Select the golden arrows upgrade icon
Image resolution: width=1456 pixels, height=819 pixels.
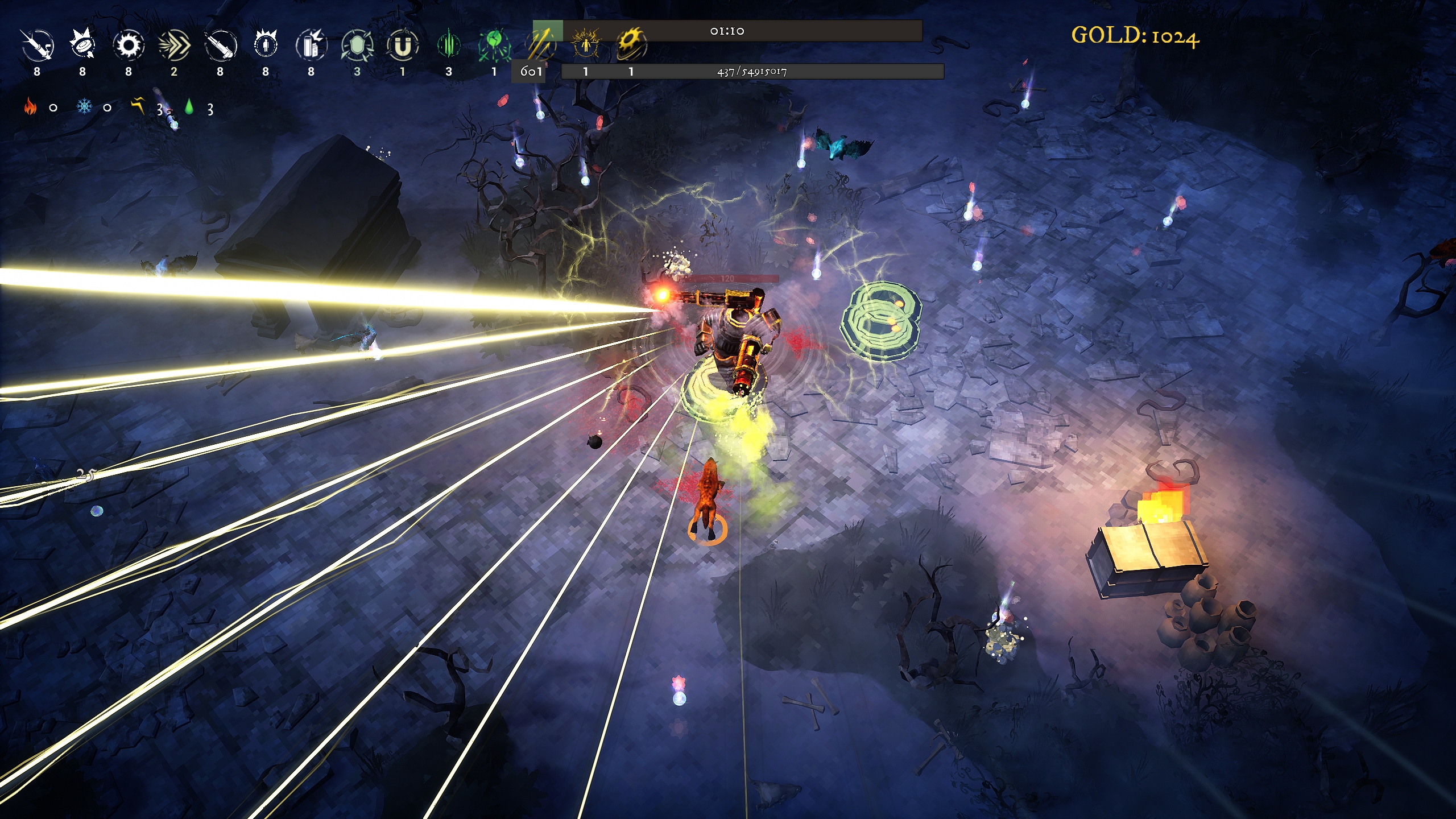coord(539,44)
